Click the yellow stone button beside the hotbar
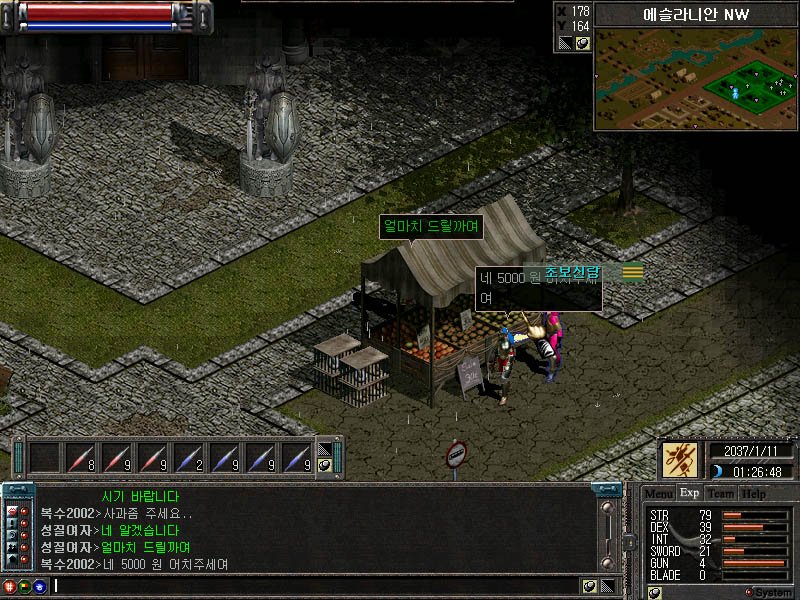 324,465
